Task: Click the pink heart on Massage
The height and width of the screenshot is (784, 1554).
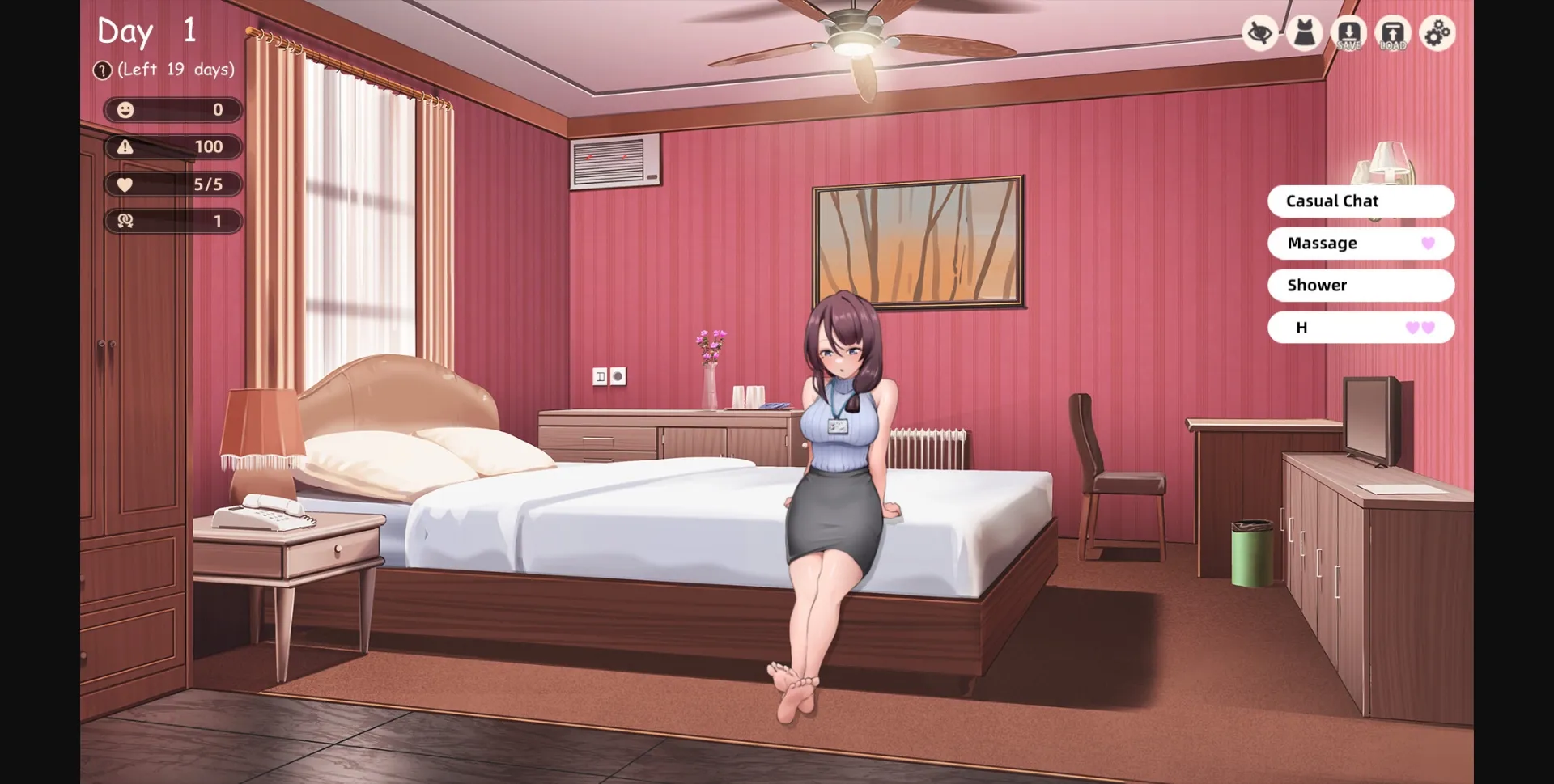Action: tap(1427, 243)
